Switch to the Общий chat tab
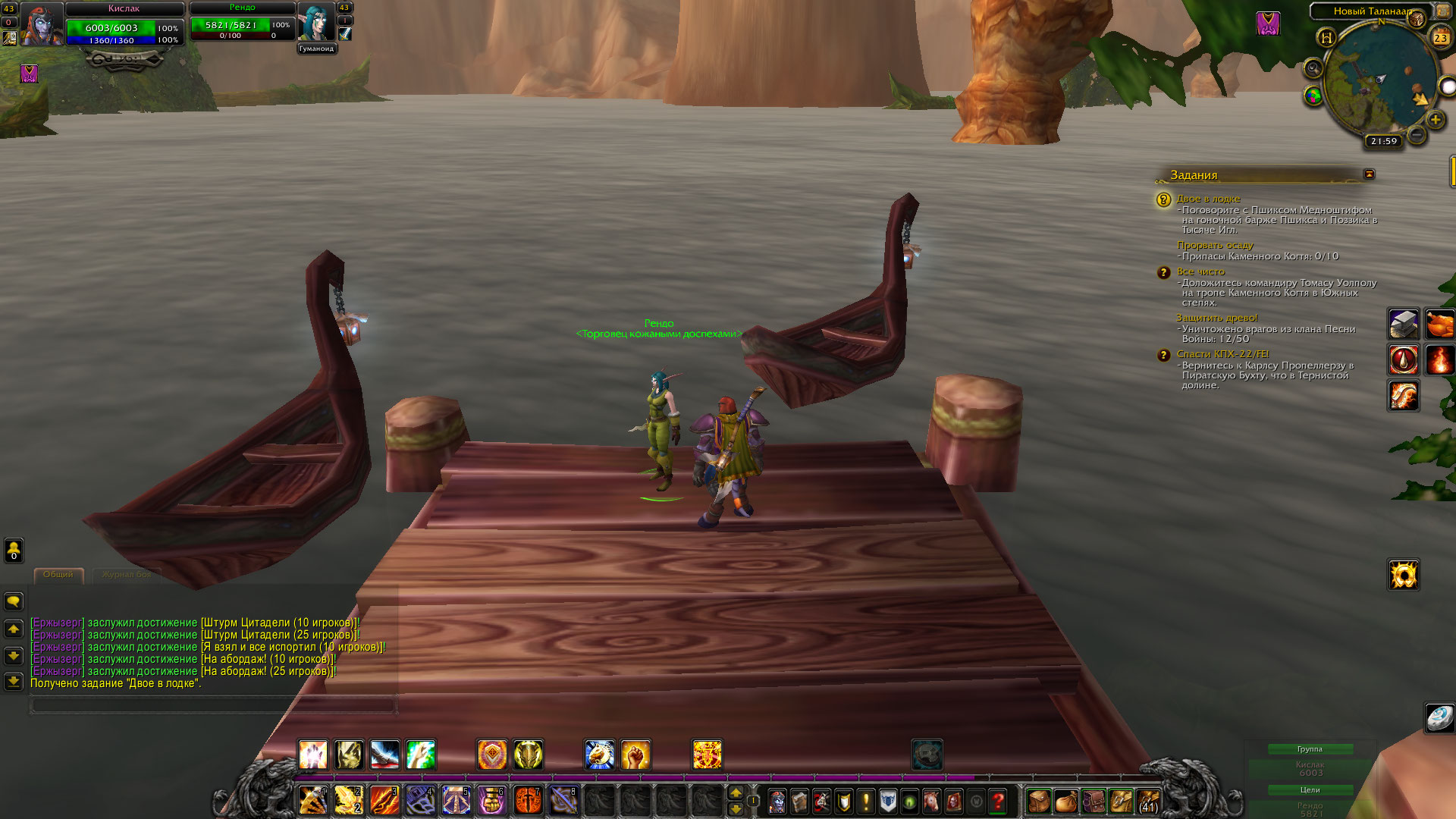 (58, 575)
